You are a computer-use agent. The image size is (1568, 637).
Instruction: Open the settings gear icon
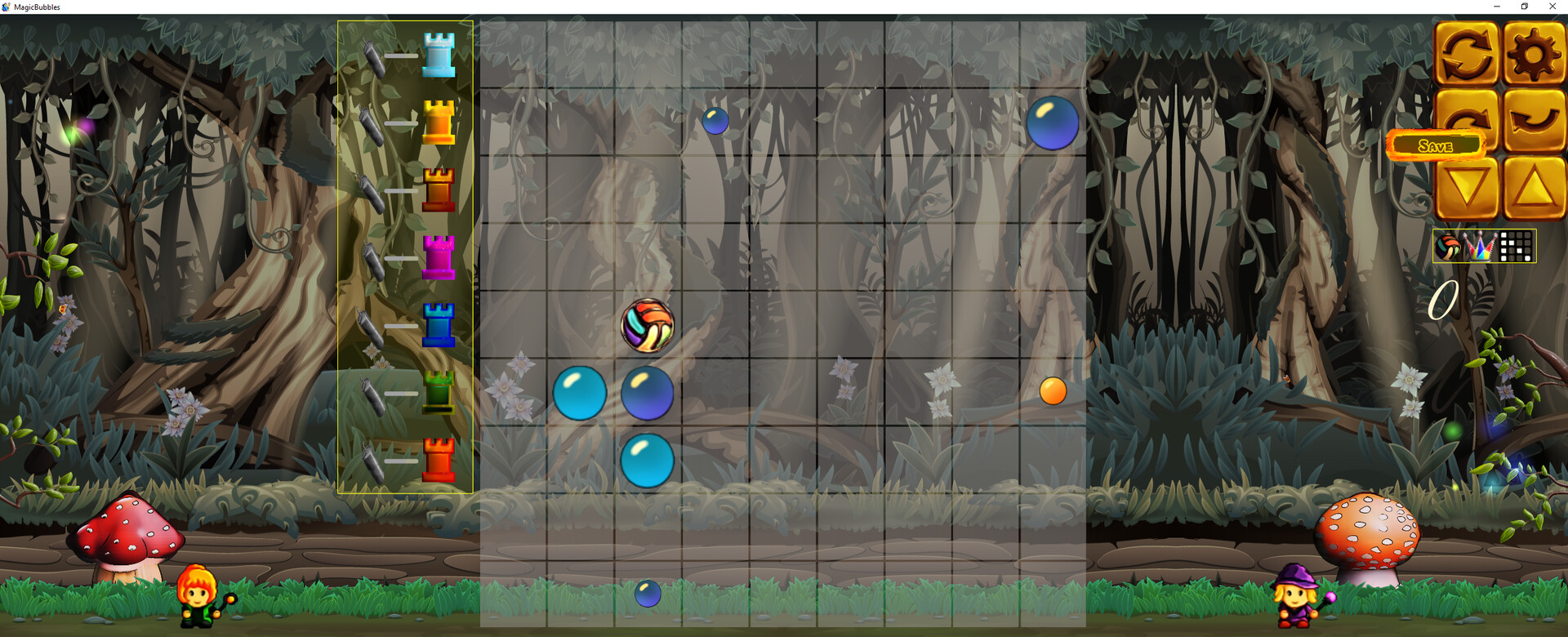click(x=1533, y=56)
